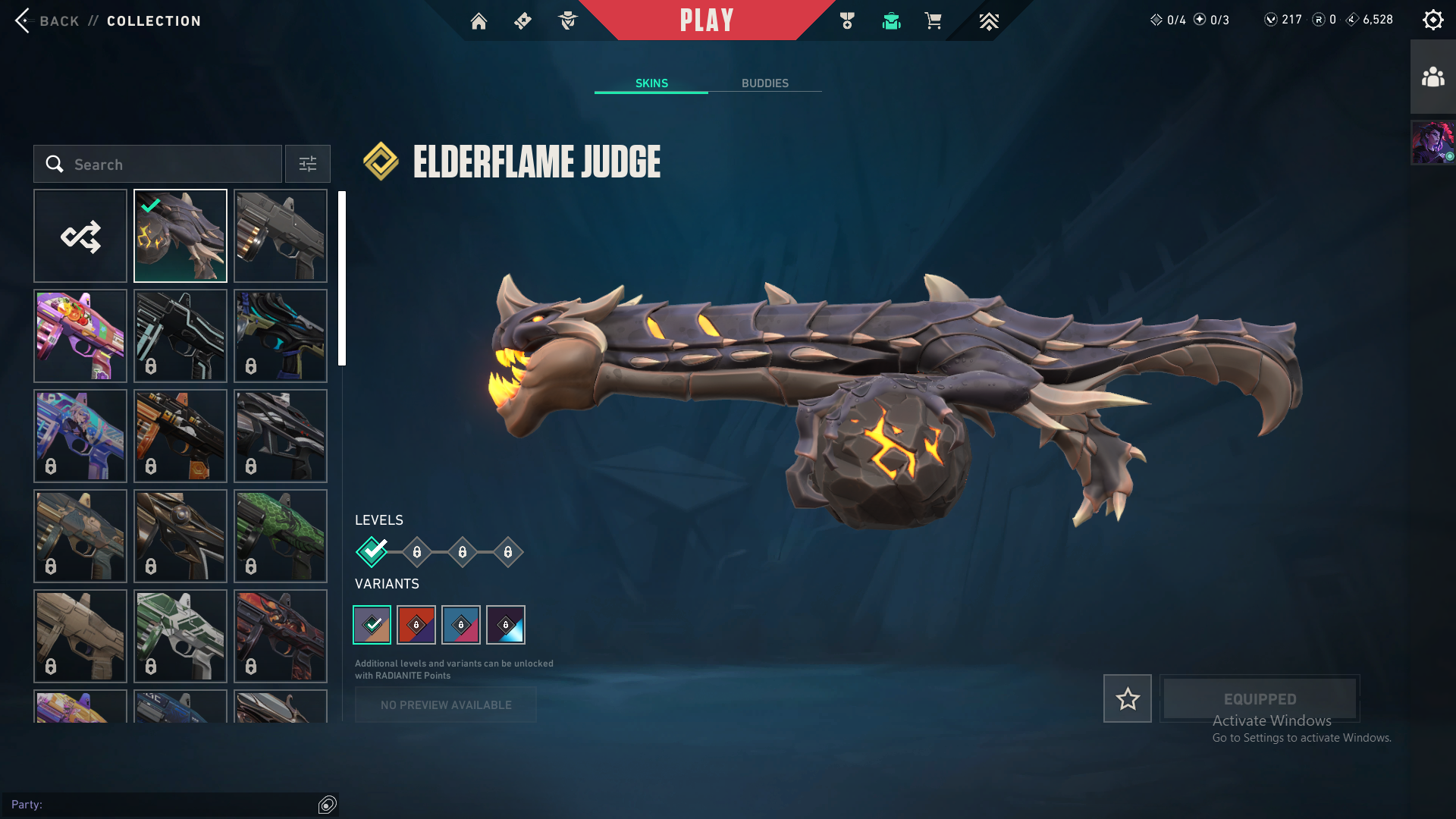1456x819 pixels.
Task: Choose the randomize skin tile
Action: [x=80, y=236]
